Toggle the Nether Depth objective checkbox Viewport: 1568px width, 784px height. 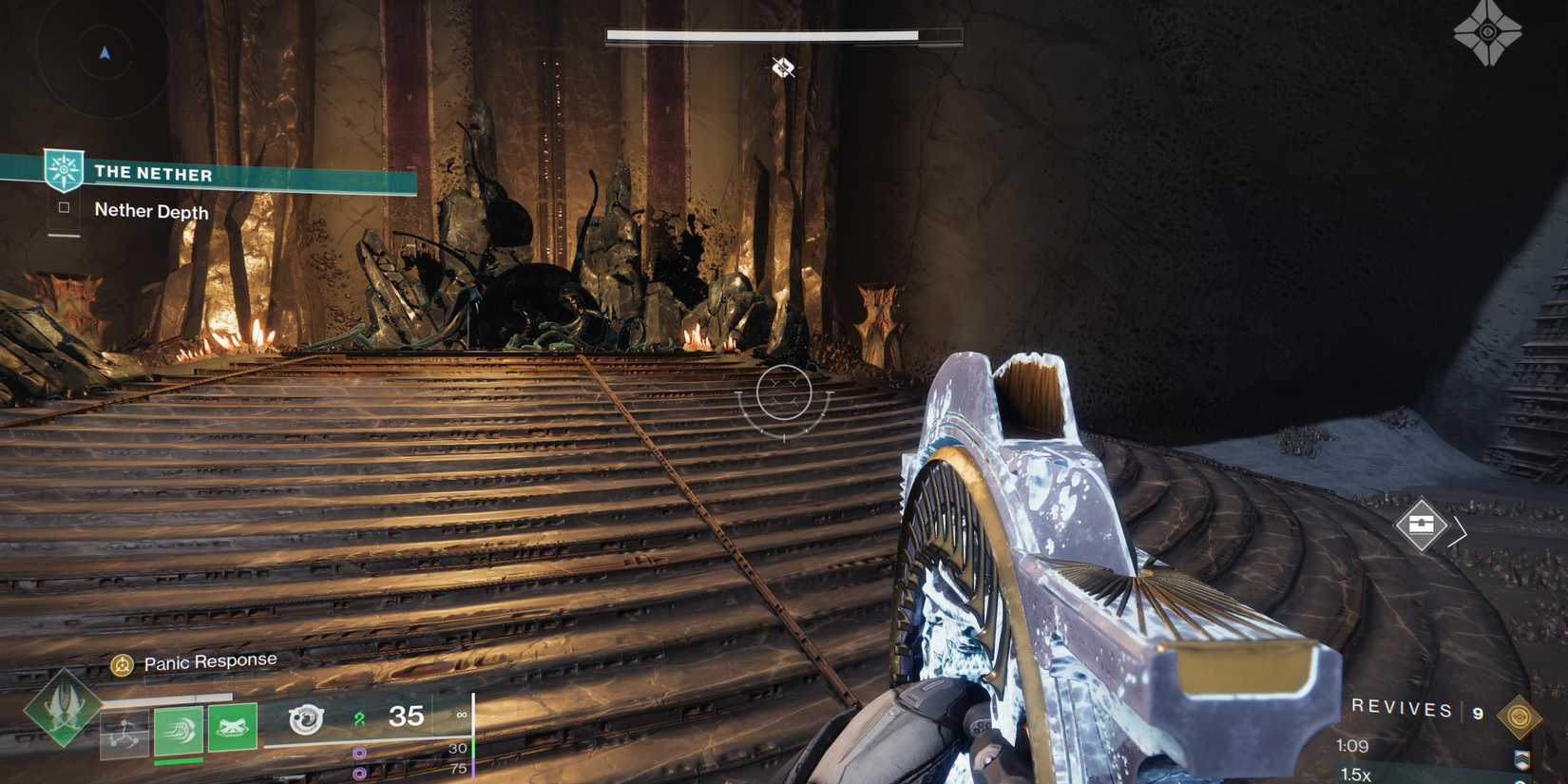point(64,207)
